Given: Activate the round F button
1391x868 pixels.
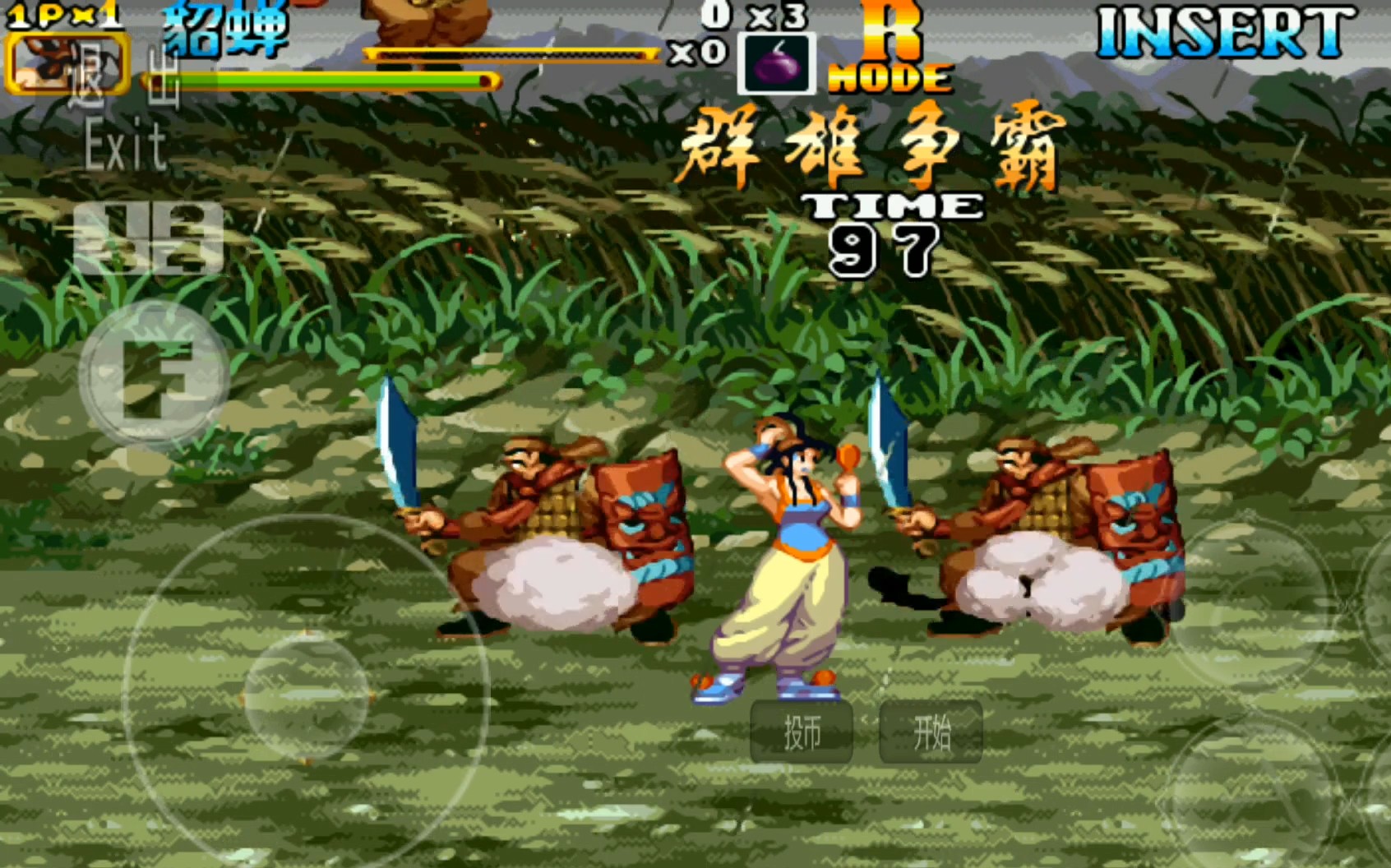Looking at the screenshot, I should point(155,376).
